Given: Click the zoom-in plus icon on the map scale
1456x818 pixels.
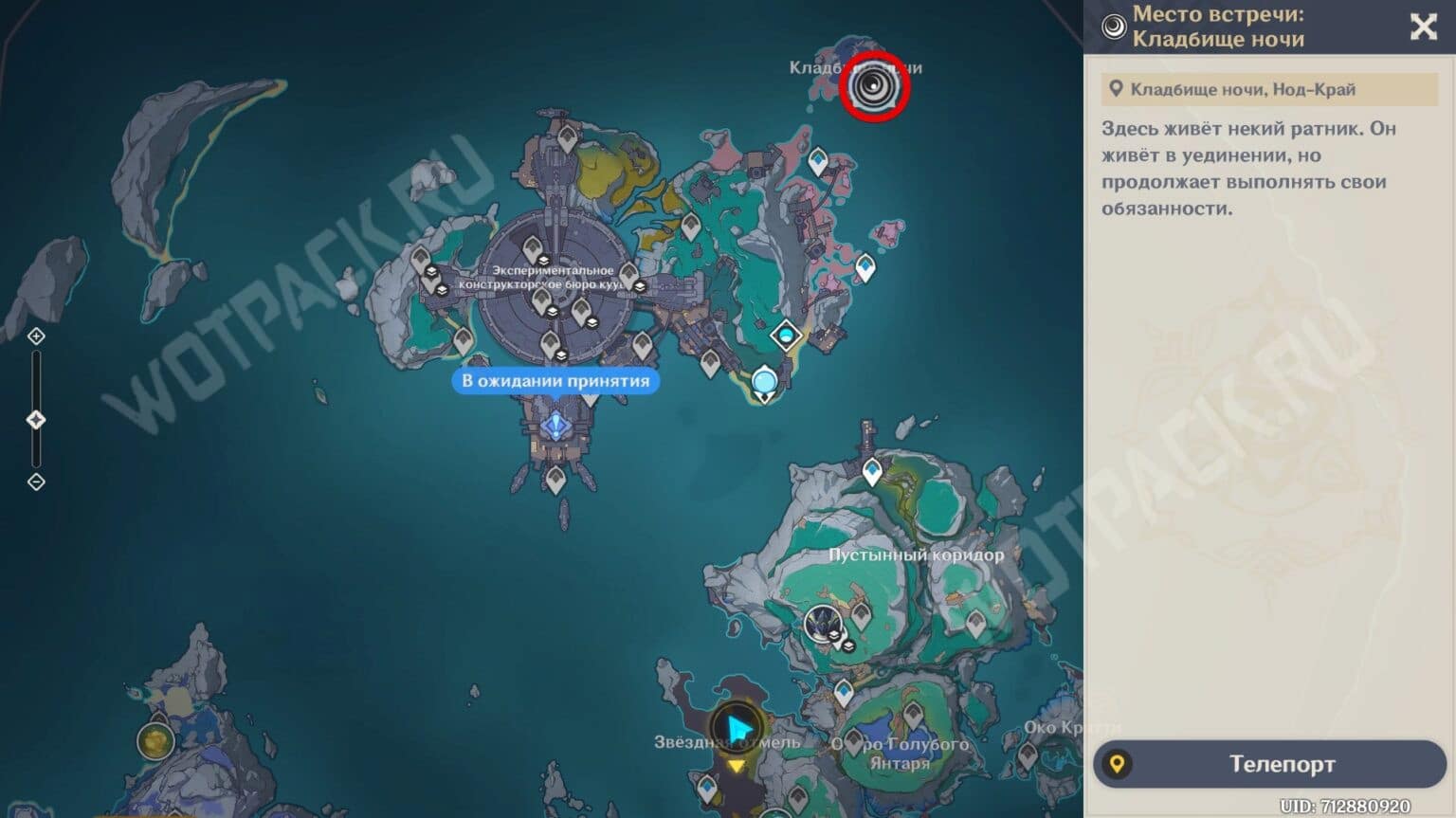Looking at the screenshot, I should click(36, 336).
